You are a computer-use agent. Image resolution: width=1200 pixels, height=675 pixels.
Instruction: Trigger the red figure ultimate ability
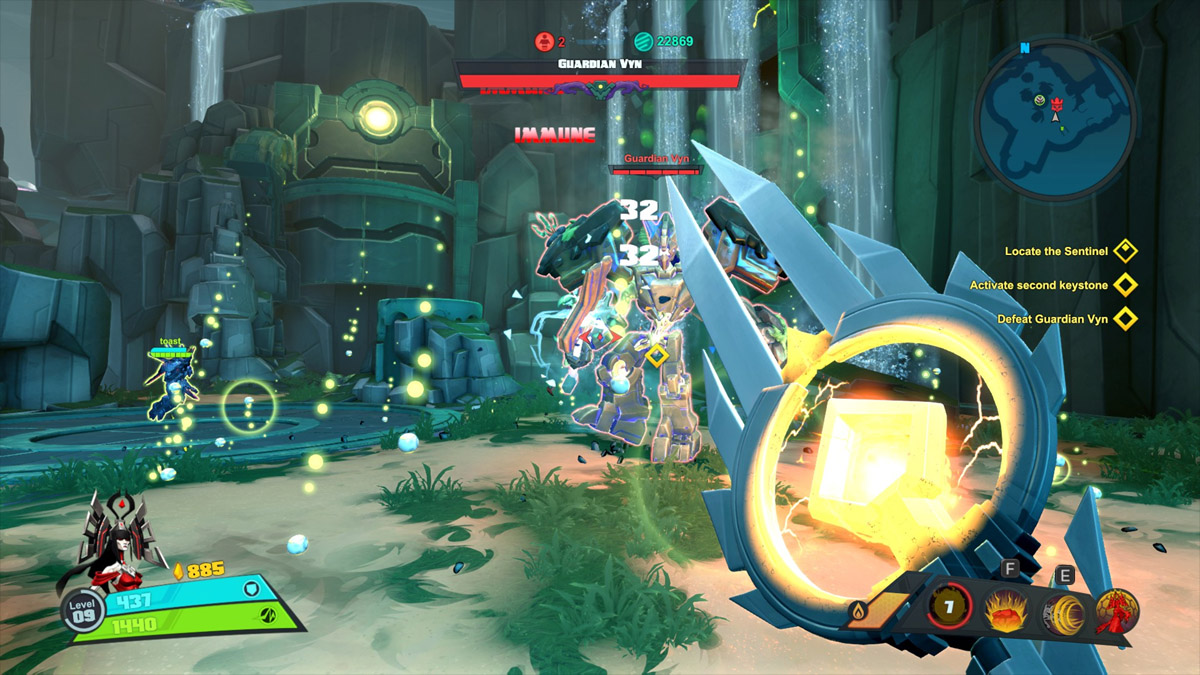pos(1117,608)
